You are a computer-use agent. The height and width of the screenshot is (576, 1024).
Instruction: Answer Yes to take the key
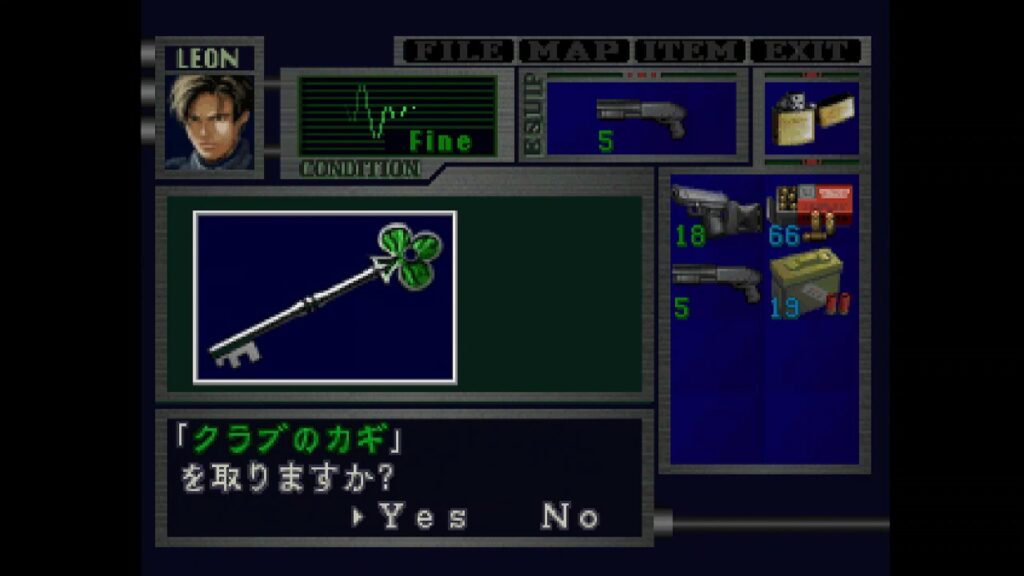(x=422, y=517)
